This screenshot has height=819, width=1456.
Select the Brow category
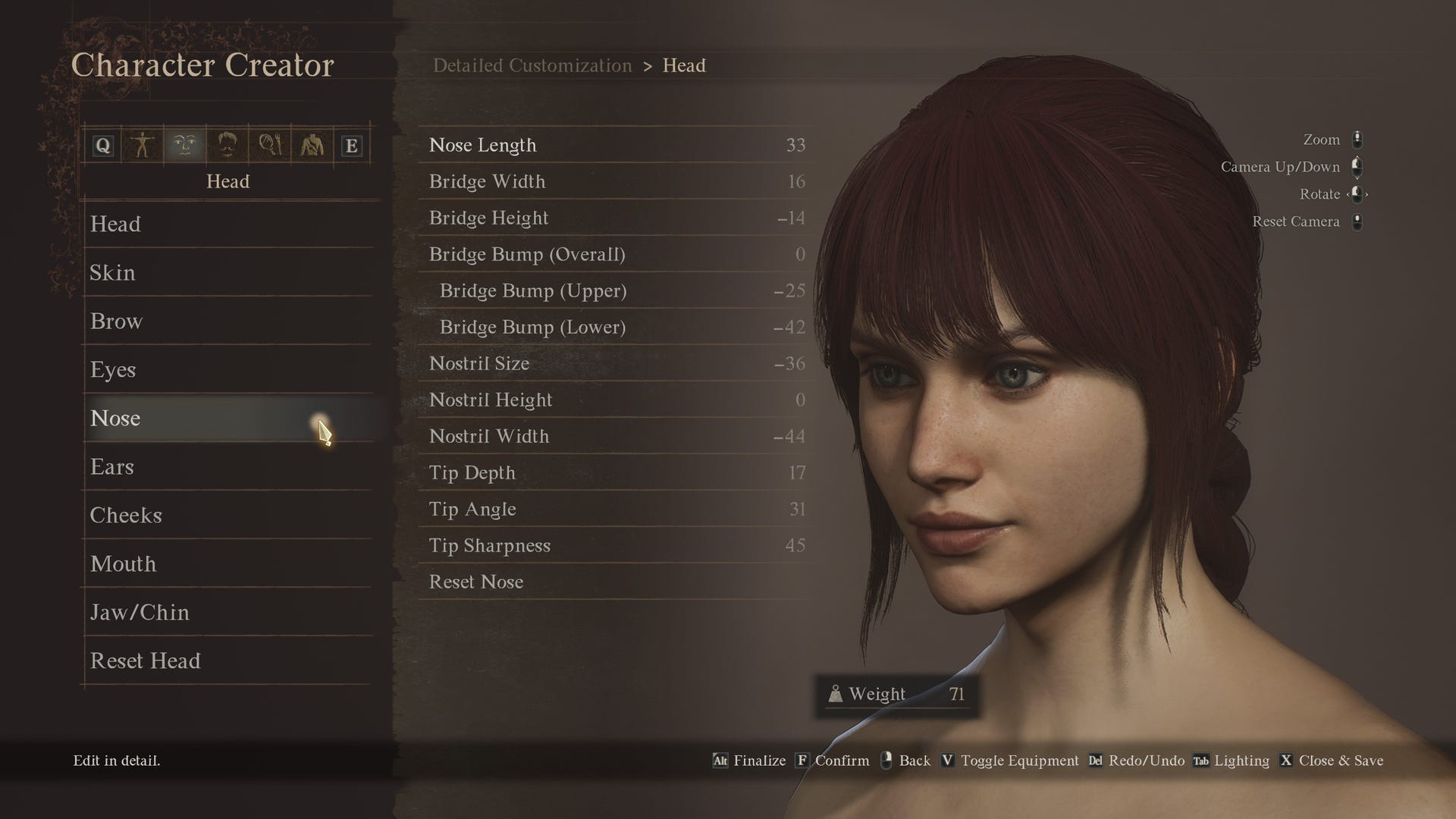point(116,322)
